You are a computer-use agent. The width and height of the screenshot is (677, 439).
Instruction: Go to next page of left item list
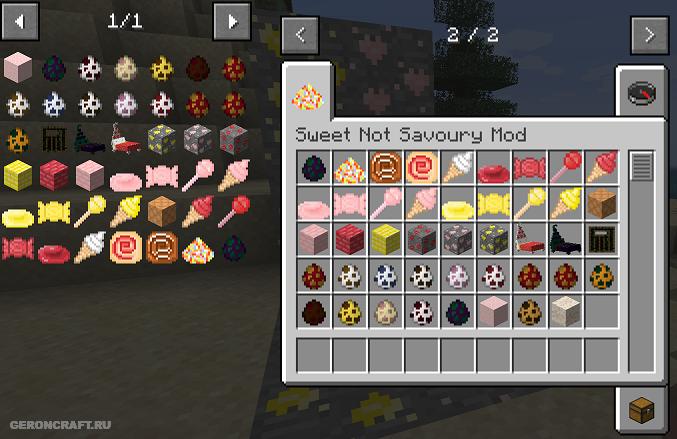pyautogui.click(x=232, y=19)
